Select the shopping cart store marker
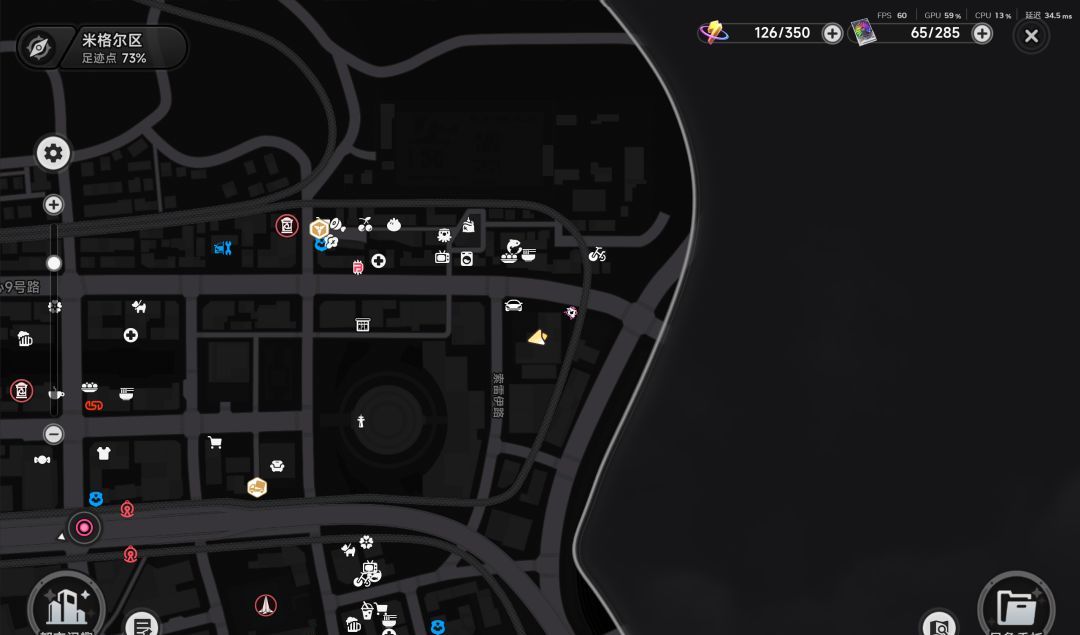The image size is (1080, 635). pyautogui.click(x=214, y=442)
